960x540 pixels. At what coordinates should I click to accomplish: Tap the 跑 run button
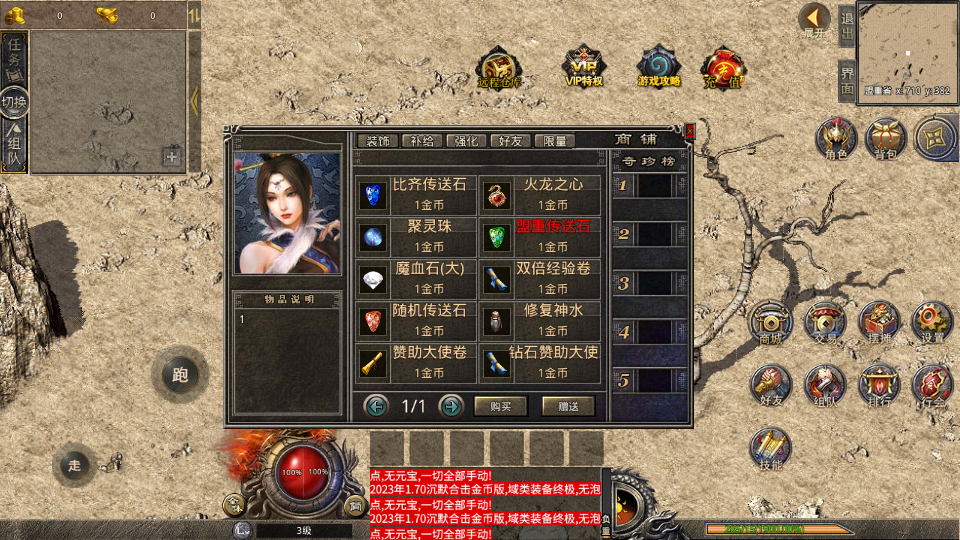coord(180,376)
